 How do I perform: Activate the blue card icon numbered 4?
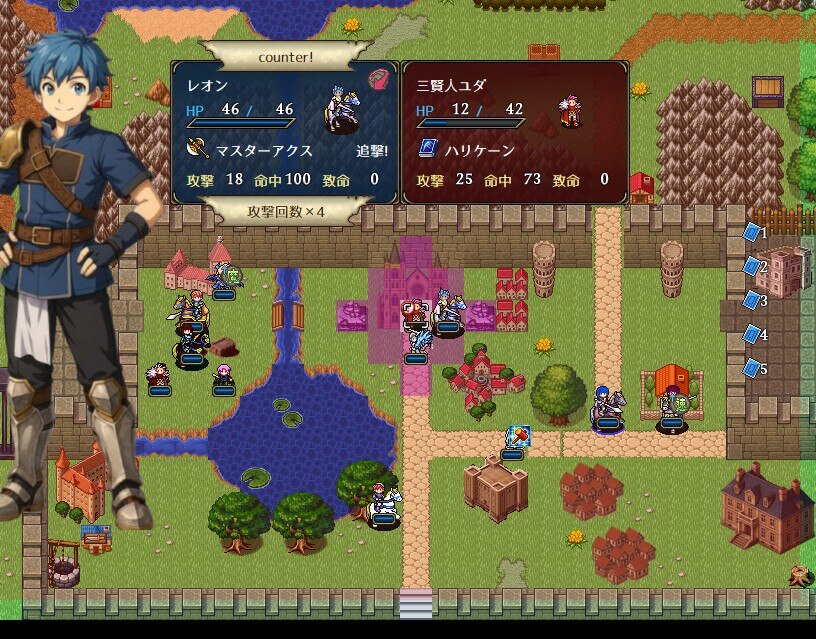click(752, 334)
